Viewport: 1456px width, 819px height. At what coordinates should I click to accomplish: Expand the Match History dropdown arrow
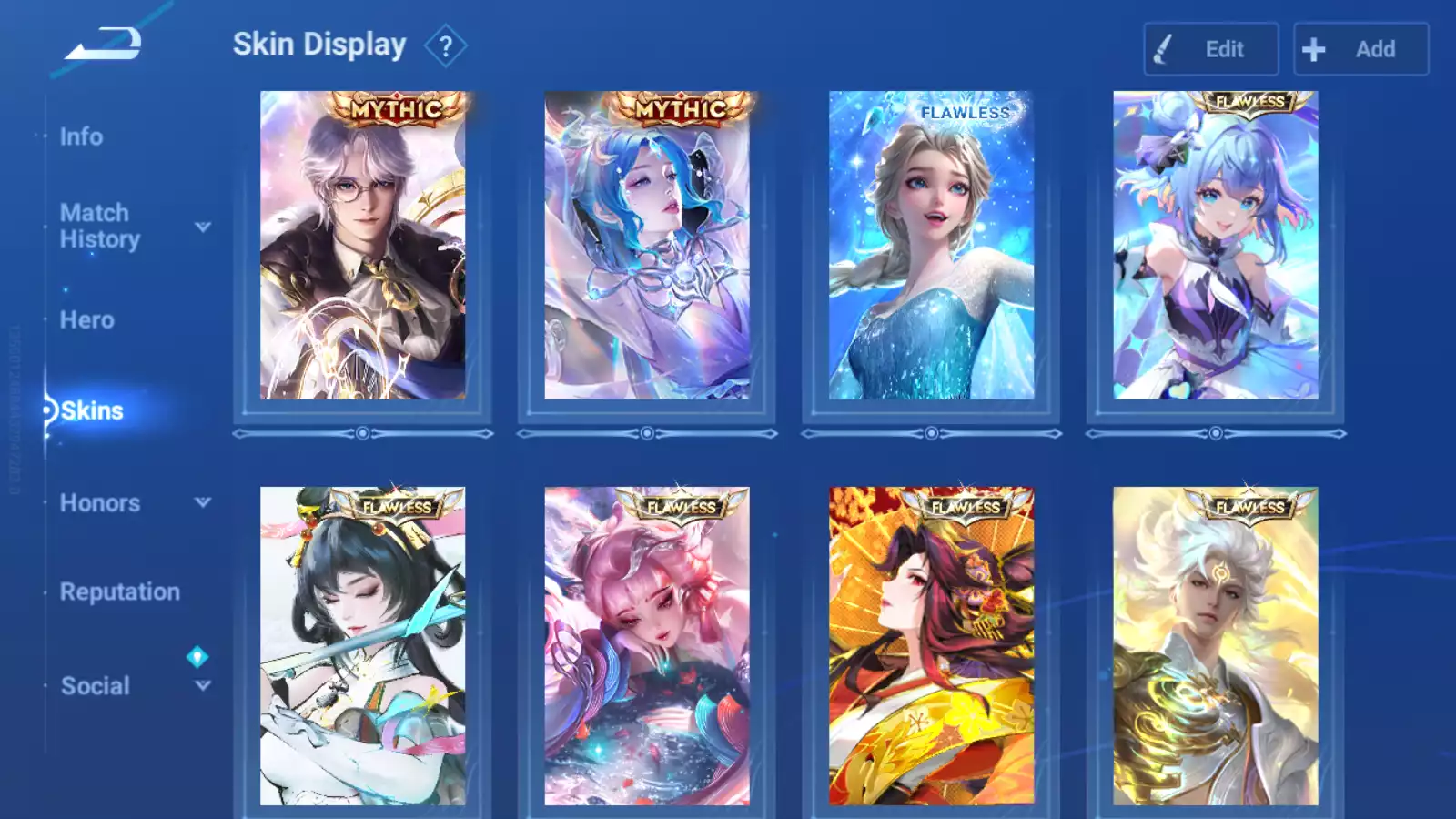(x=203, y=227)
